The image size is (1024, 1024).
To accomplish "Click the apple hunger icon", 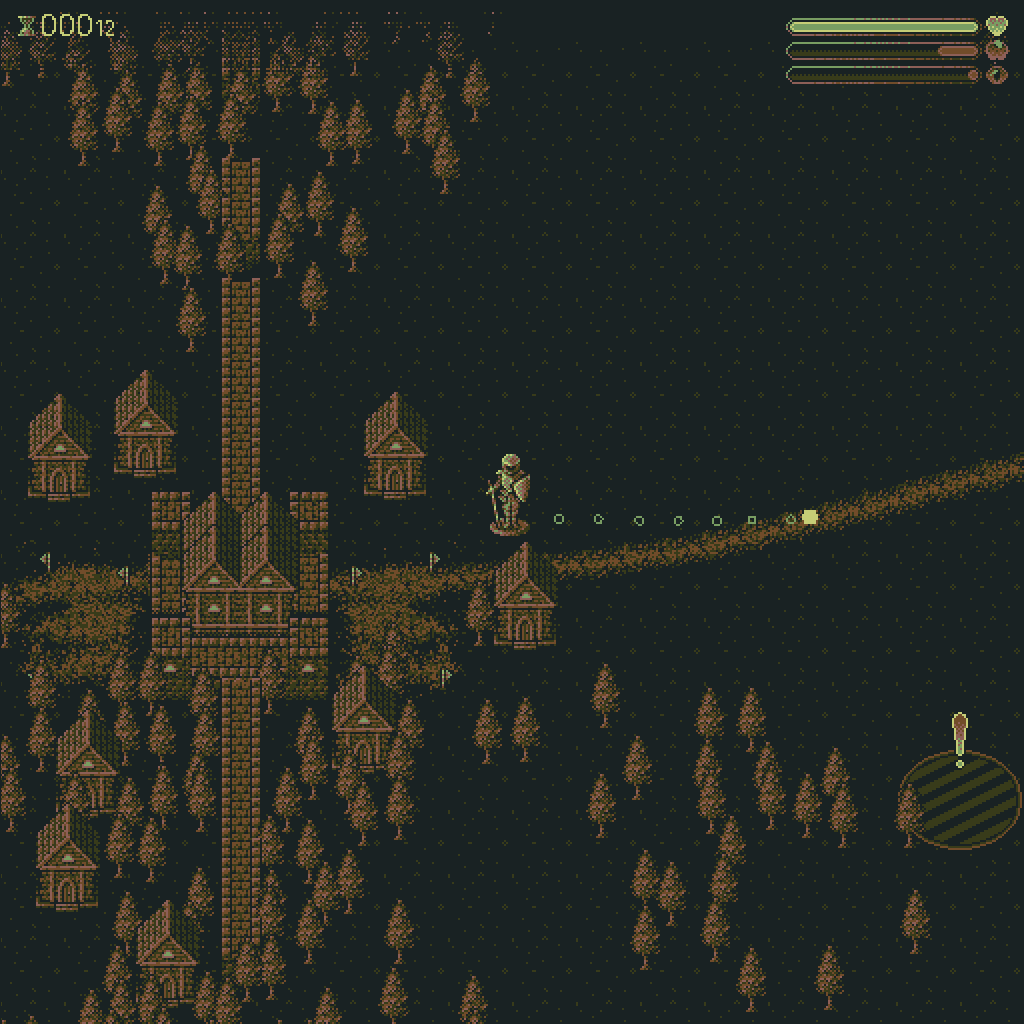I will pos(996,50).
